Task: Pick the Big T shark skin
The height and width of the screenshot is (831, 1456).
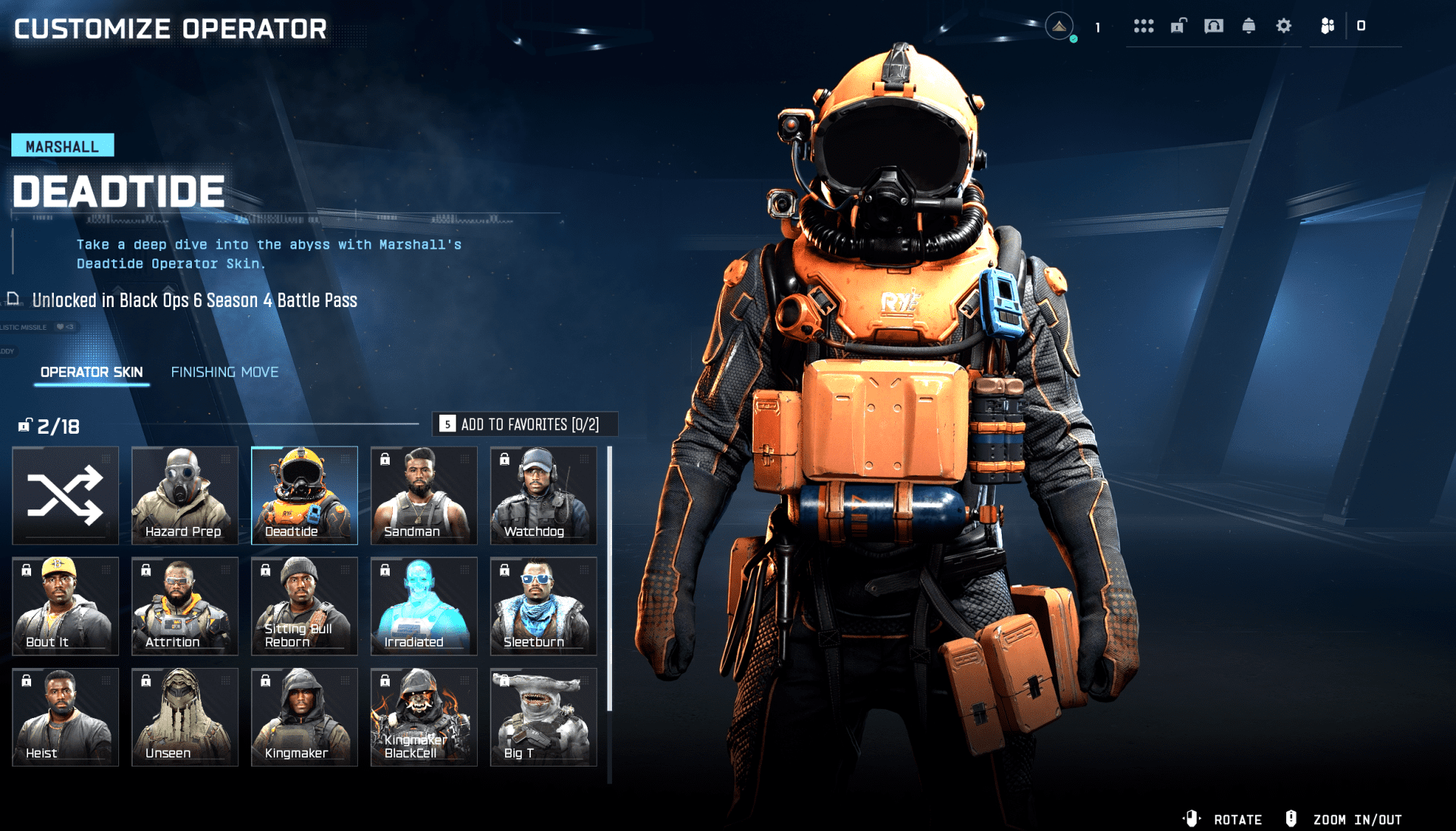Action: click(x=543, y=717)
